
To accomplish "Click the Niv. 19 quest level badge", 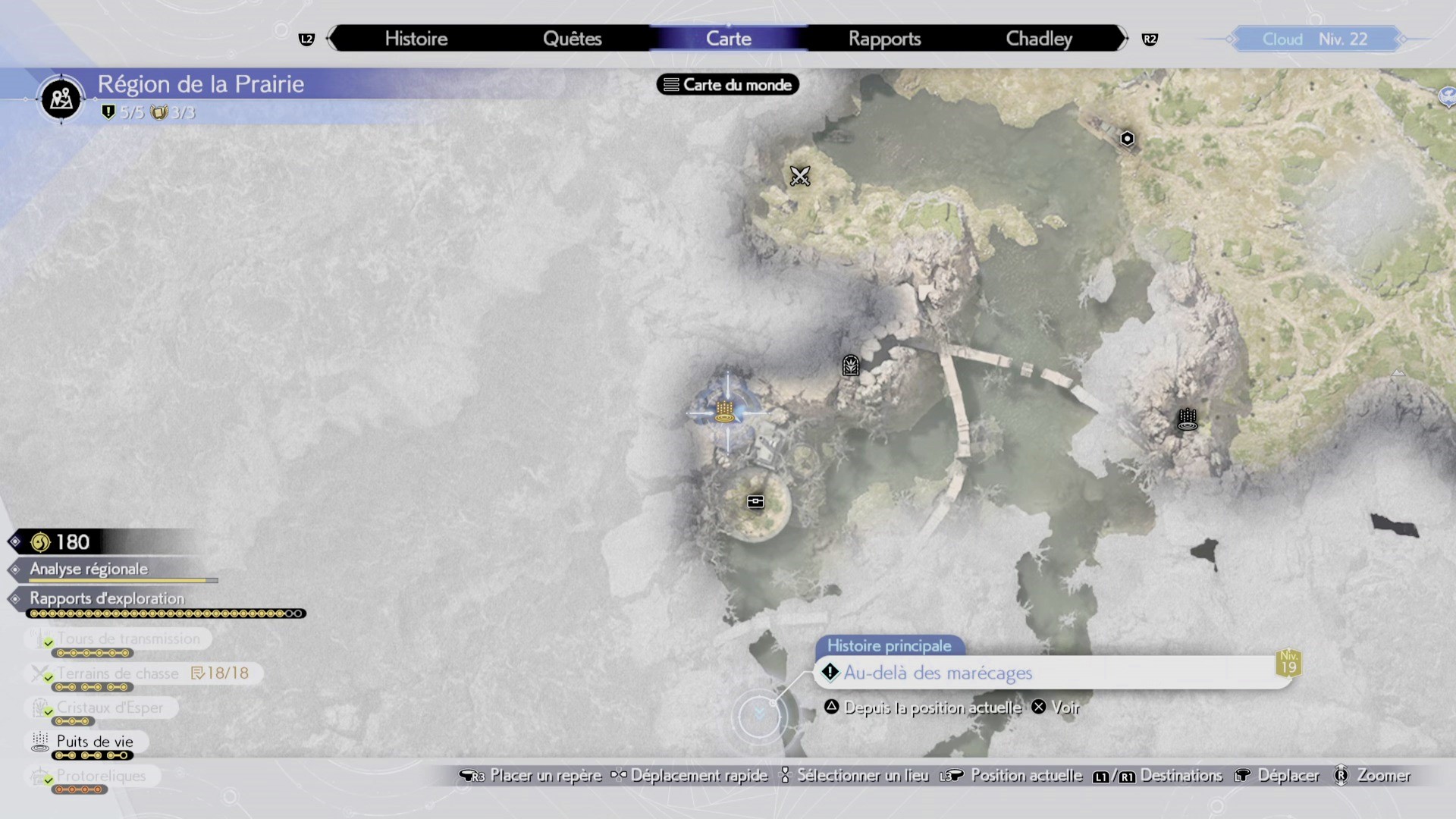I will coord(1287,662).
